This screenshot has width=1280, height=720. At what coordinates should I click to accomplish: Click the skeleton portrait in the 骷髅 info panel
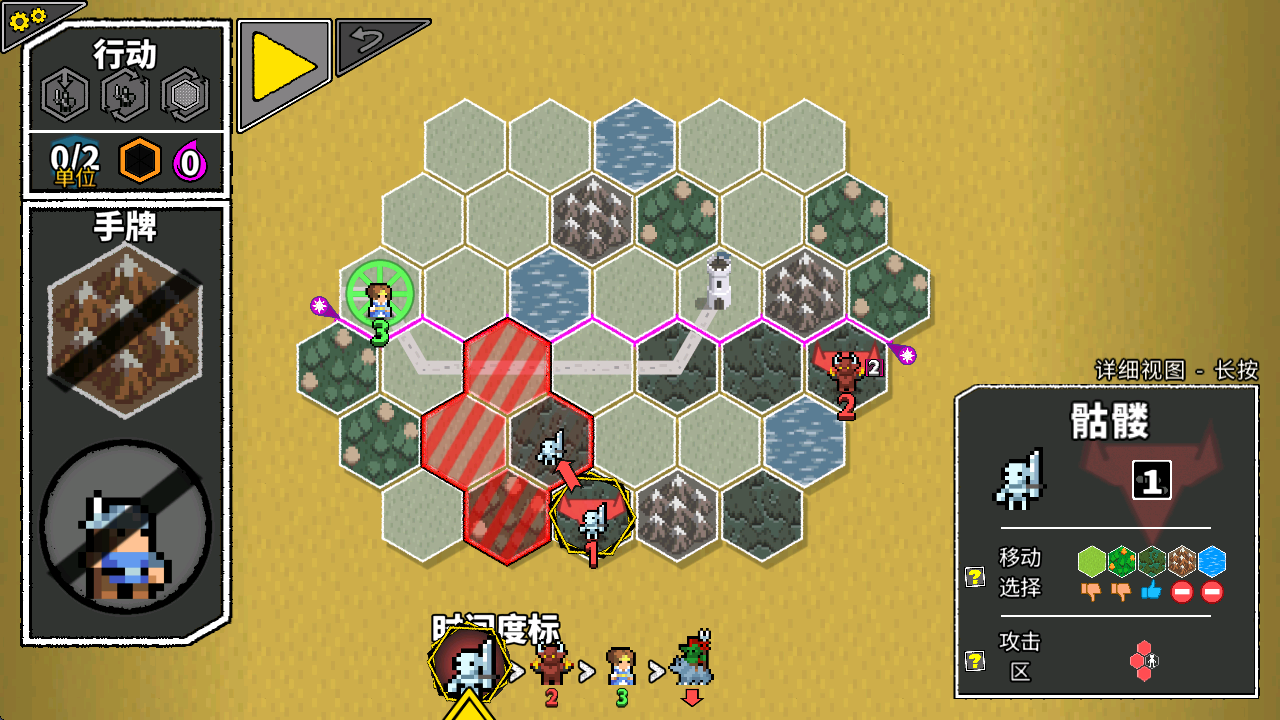pos(1019,481)
